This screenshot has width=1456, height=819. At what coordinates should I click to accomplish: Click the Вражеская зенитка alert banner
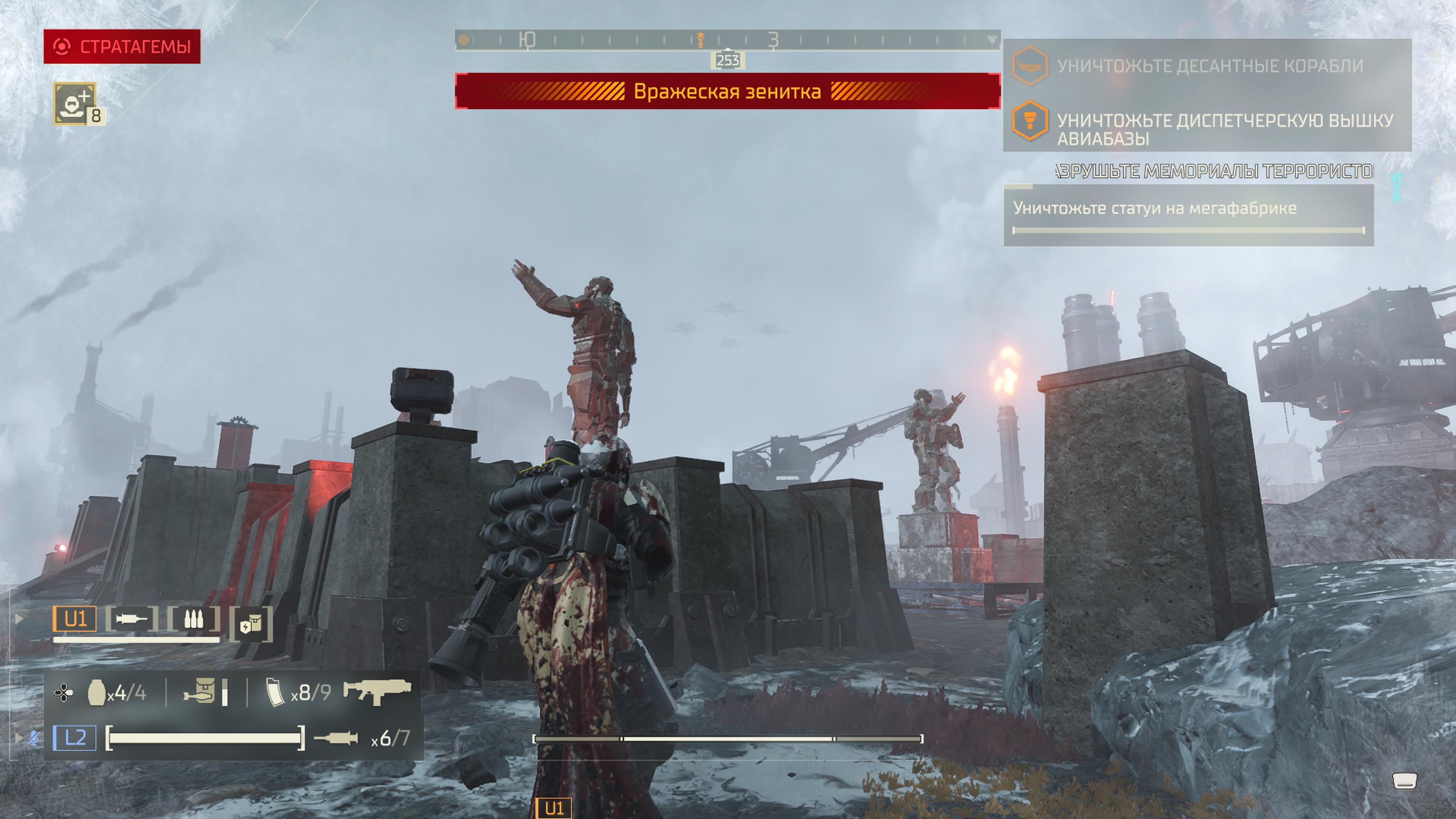728,91
